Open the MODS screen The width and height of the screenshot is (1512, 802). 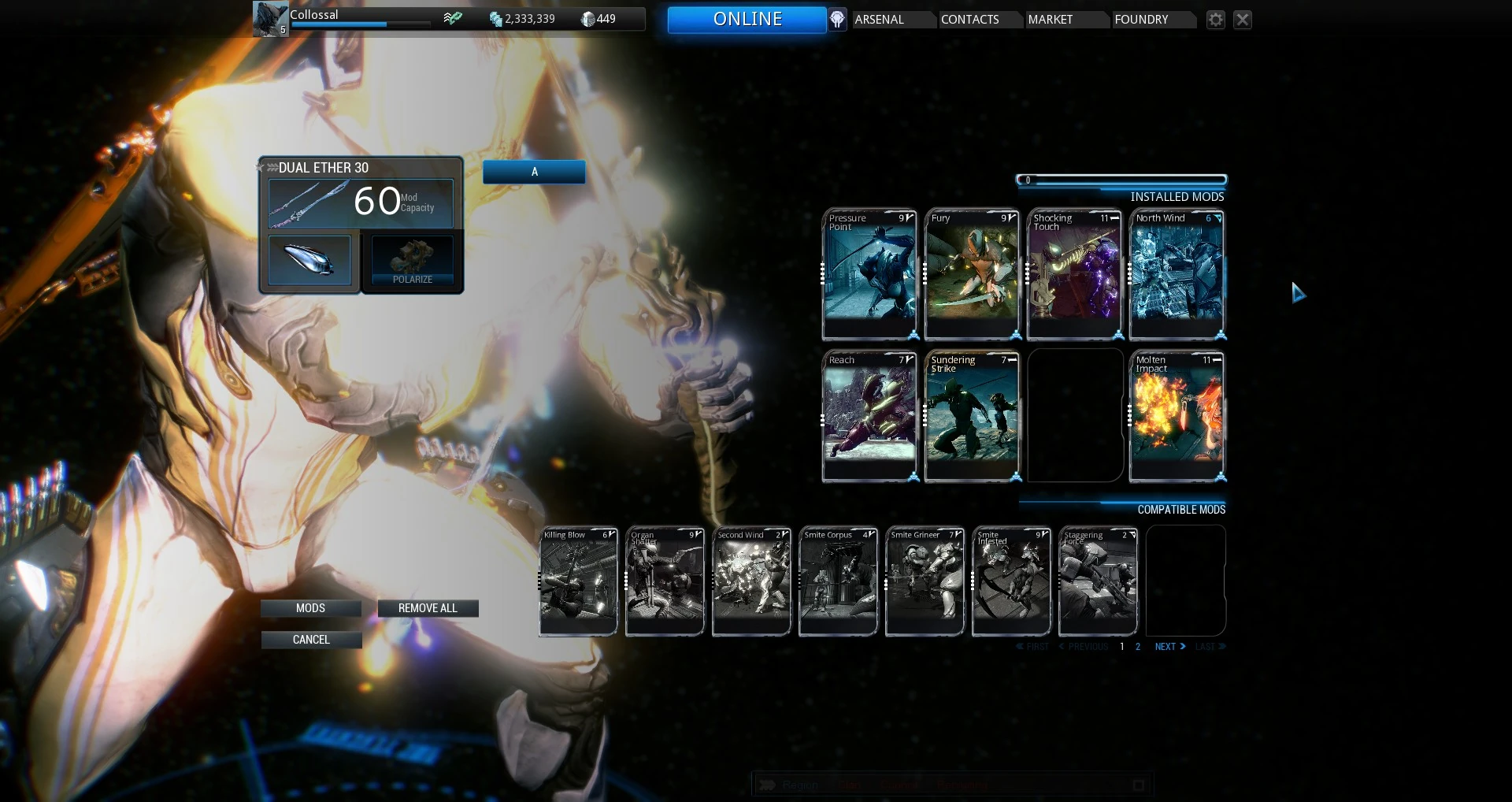click(311, 607)
